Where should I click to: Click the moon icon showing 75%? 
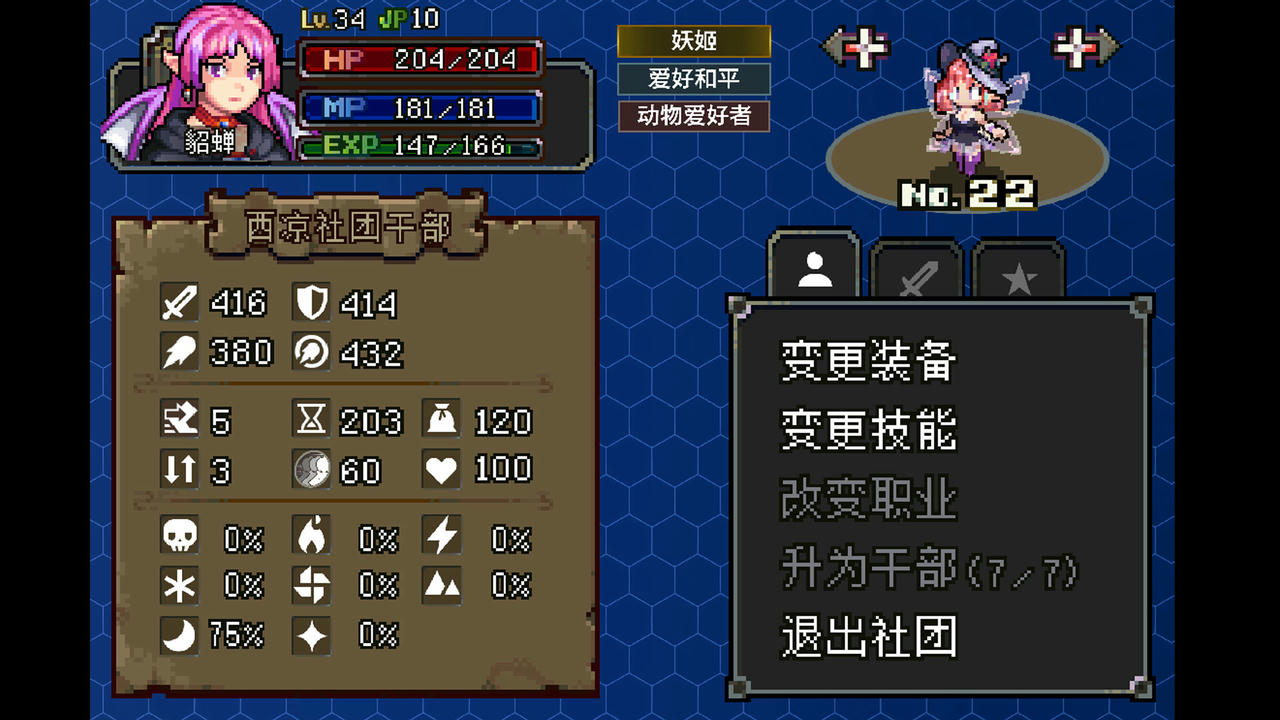click(178, 634)
